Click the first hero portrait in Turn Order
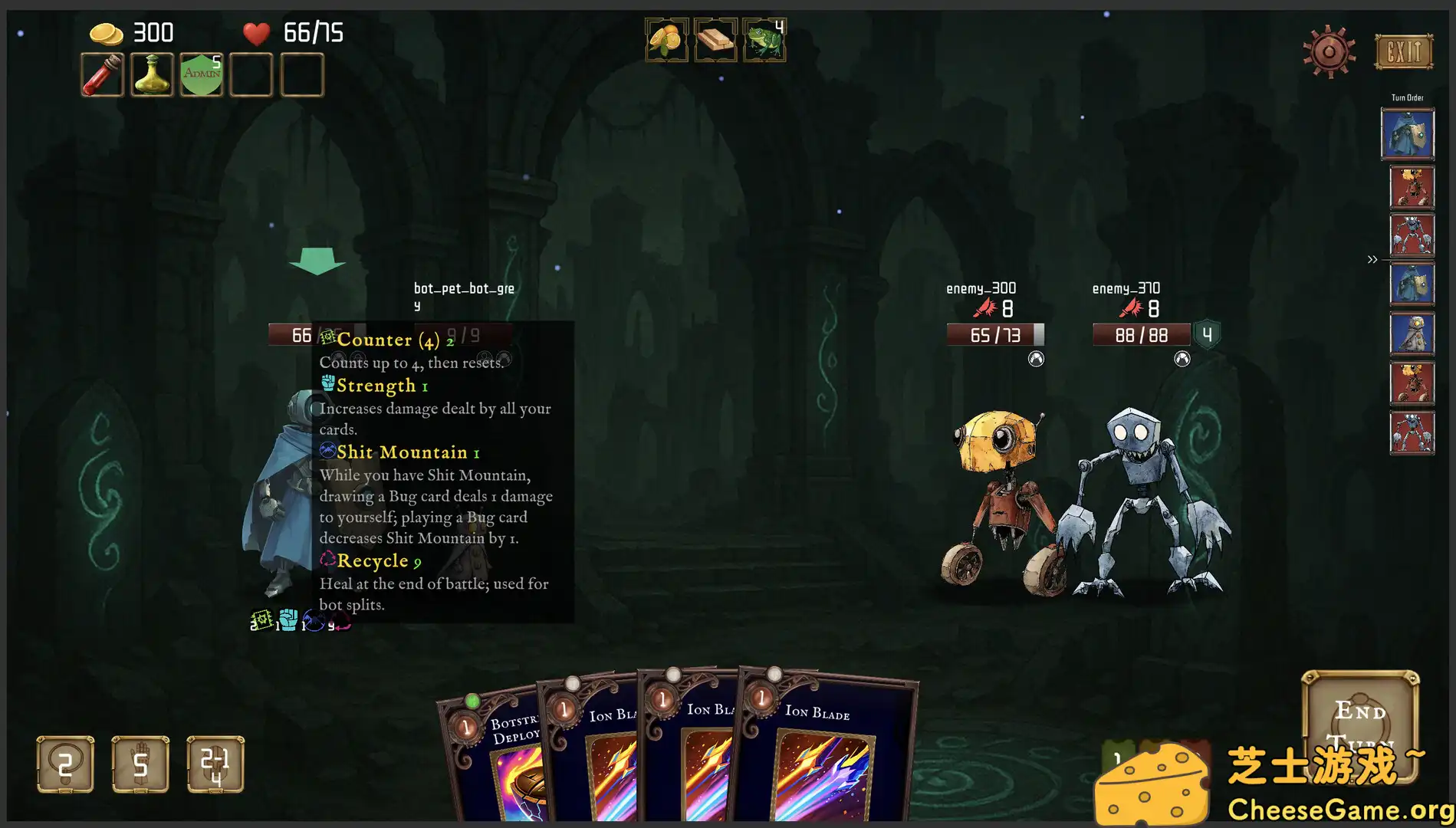Viewport: 1456px width, 828px height. click(1409, 133)
